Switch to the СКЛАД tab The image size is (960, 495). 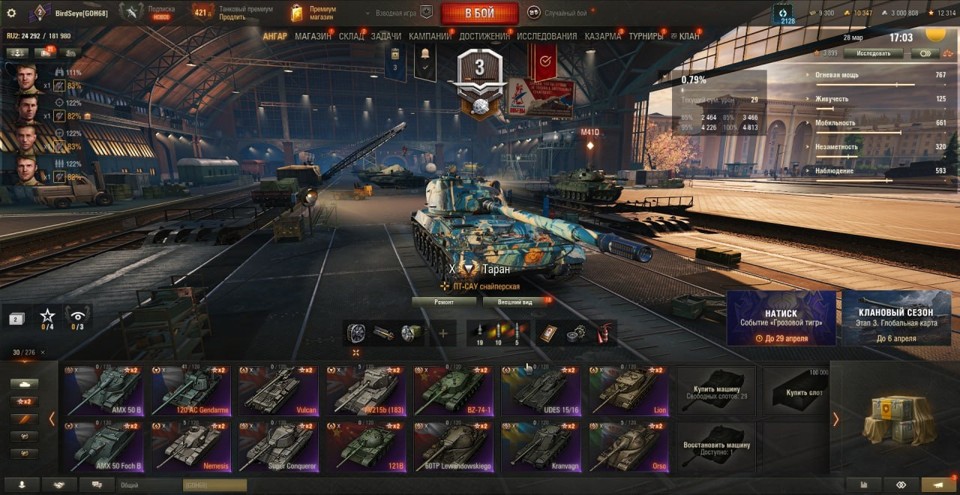tap(351, 36)
